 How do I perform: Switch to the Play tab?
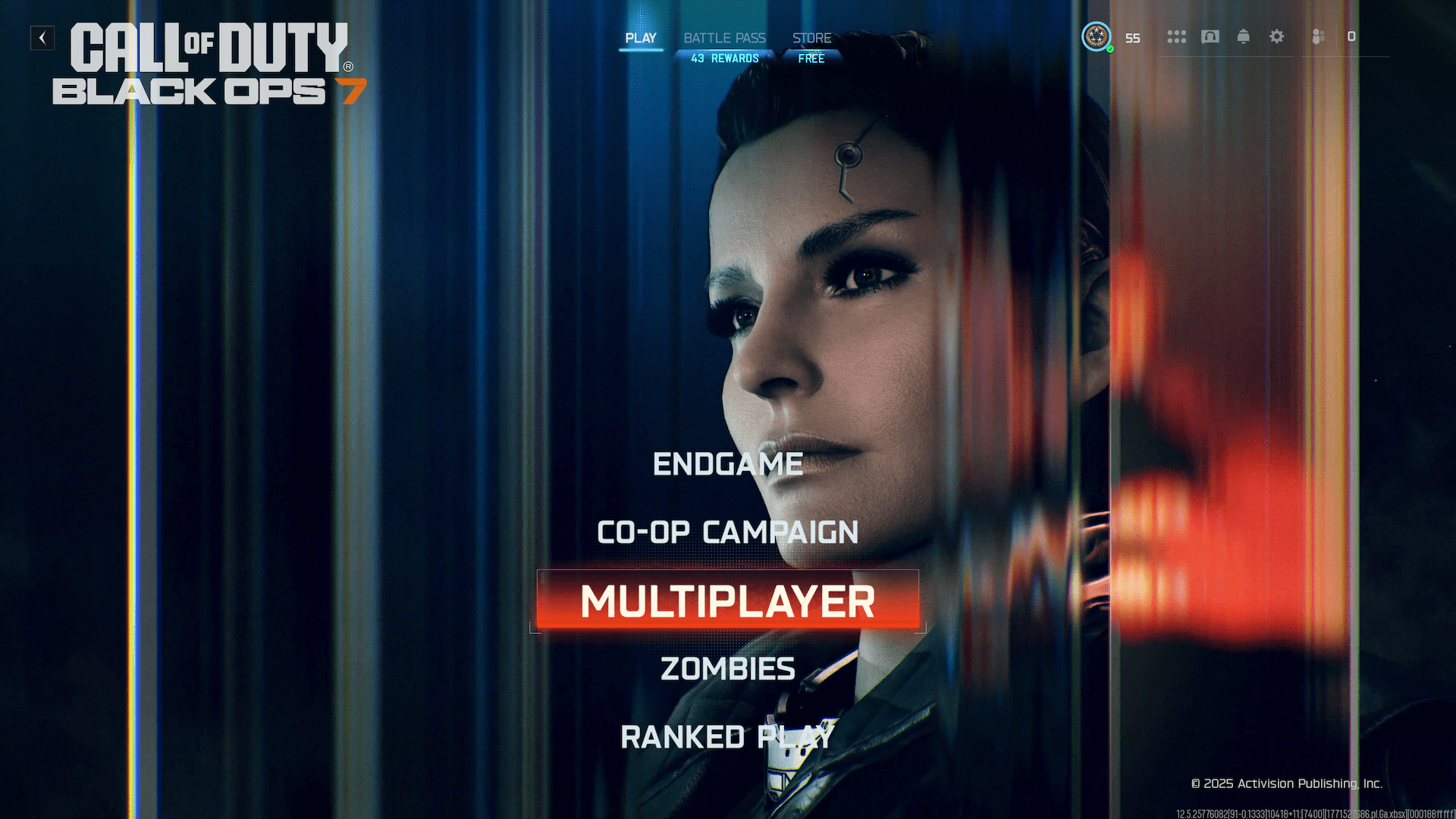click(x=642, y=37)
